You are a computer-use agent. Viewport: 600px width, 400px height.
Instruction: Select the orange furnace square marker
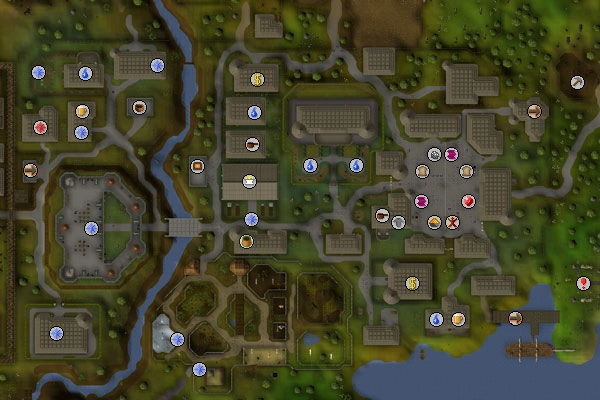(198, 166)
